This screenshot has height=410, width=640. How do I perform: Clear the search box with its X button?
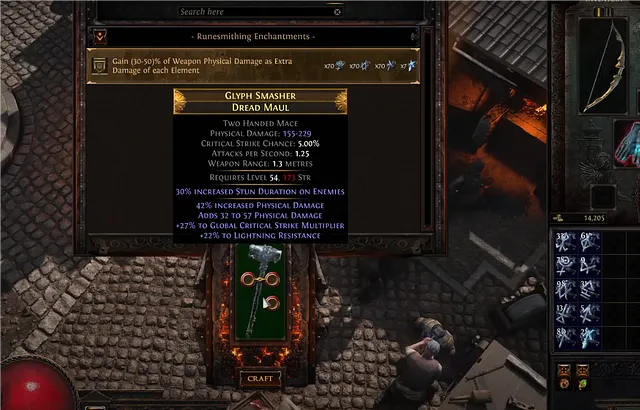click(337, 12)
